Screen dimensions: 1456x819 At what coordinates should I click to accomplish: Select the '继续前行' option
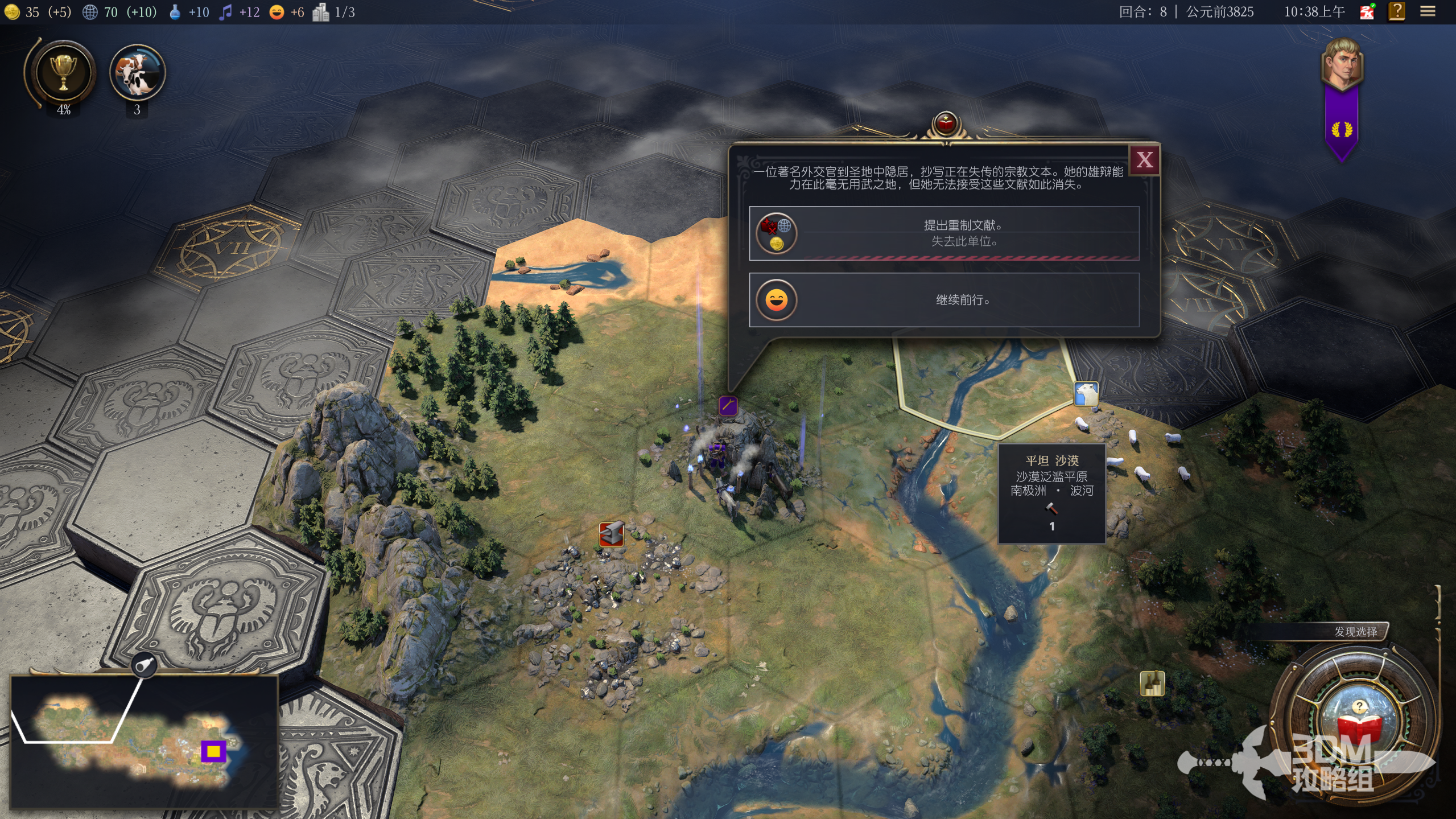click(x=944, y=300)
